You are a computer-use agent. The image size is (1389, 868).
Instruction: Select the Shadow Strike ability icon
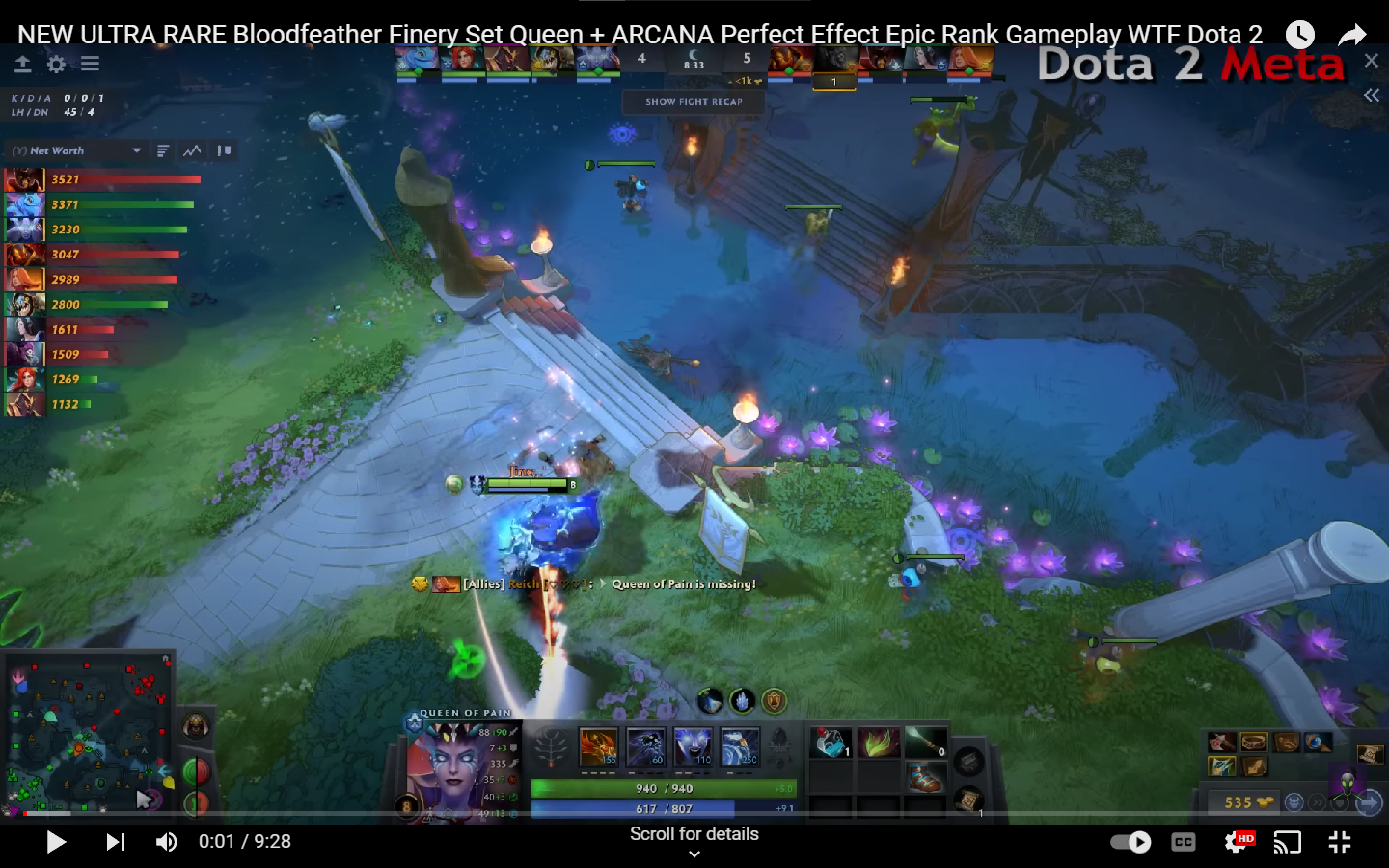pyautogui.click(x=598, y=747)
